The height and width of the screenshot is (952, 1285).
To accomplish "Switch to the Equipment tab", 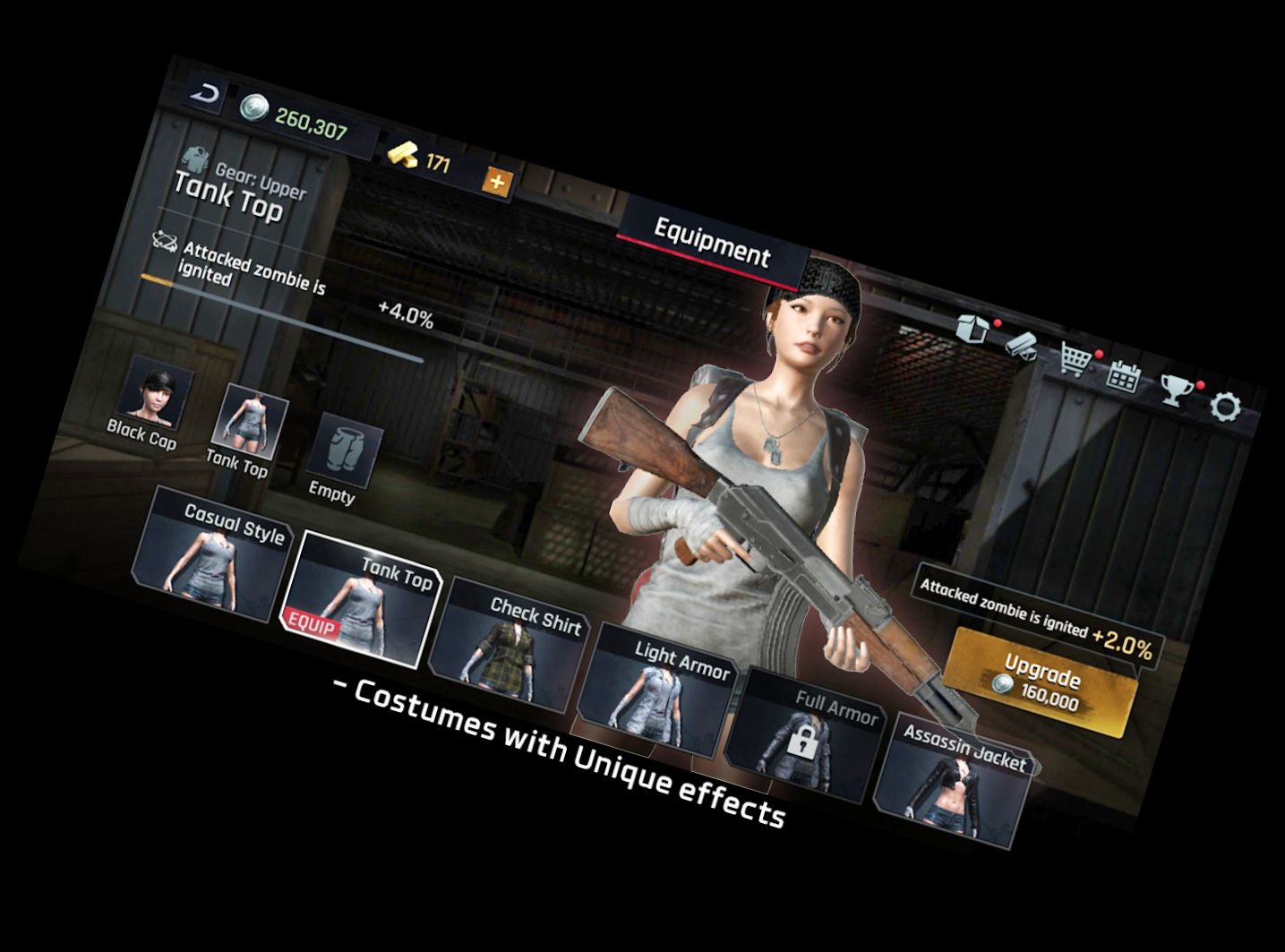I will point(711,242).
